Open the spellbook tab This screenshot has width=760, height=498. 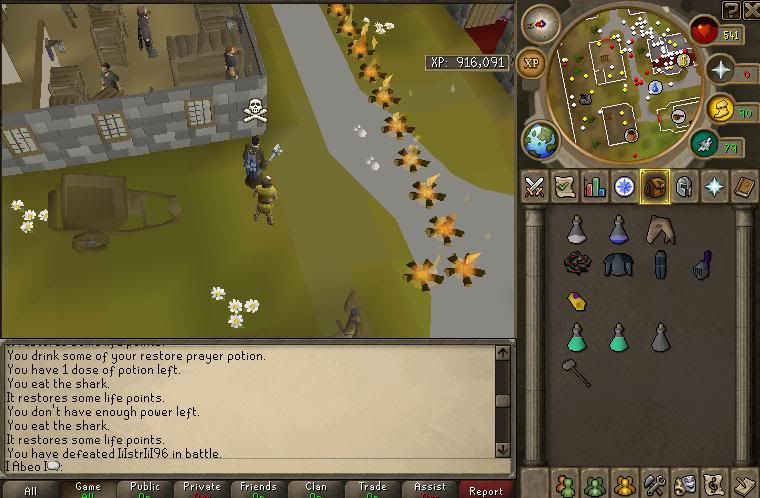745,186
